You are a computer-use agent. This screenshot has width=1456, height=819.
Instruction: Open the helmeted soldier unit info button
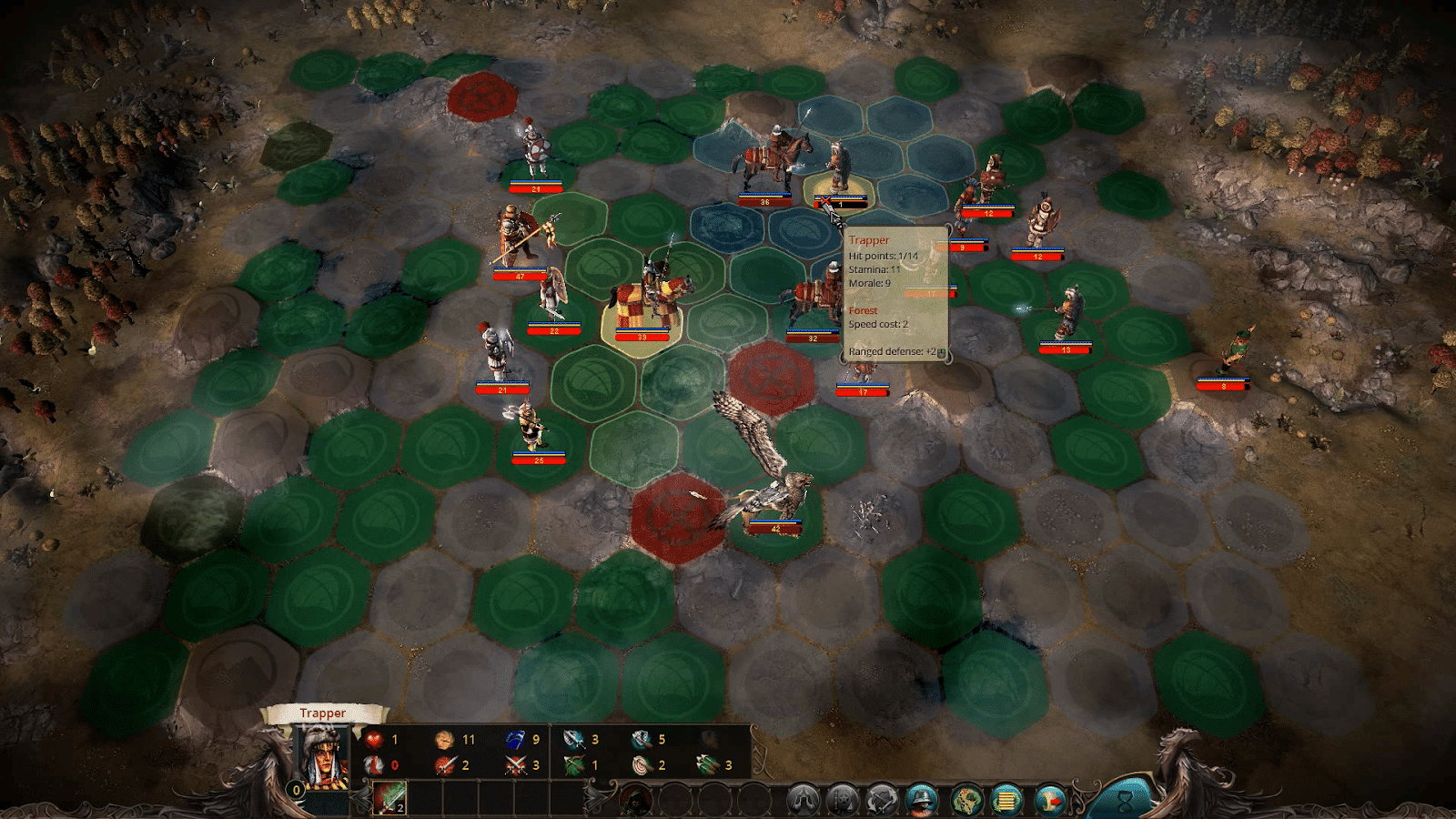[x=922, y=800]
